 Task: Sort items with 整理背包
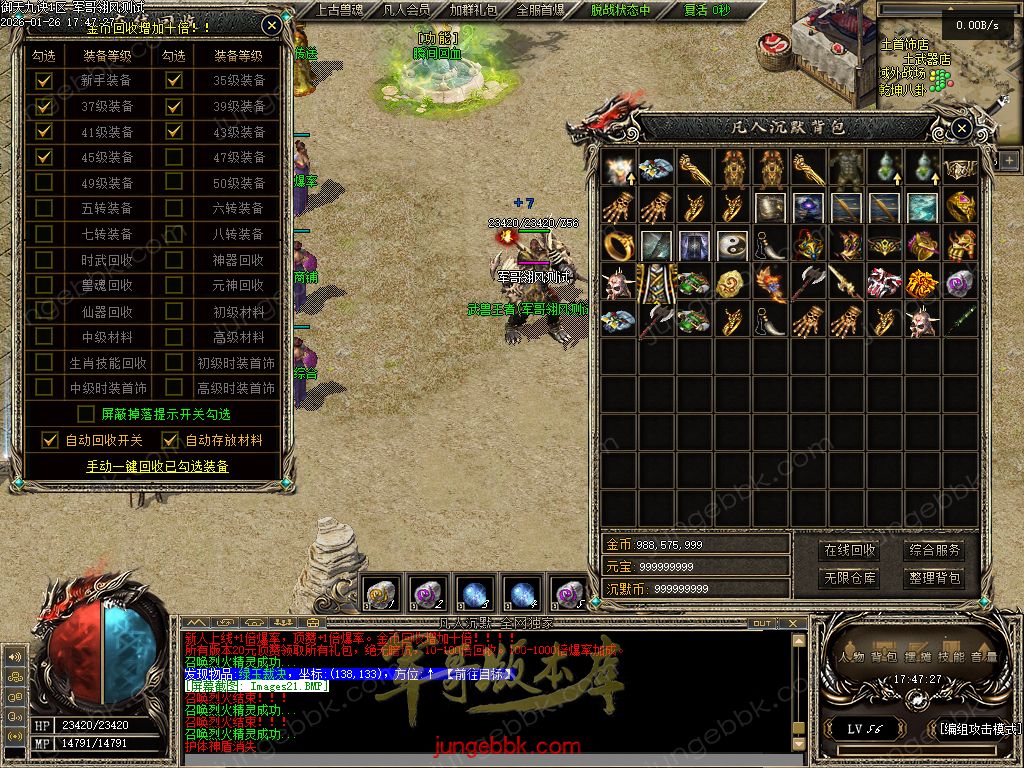click(x=935, y=578)
